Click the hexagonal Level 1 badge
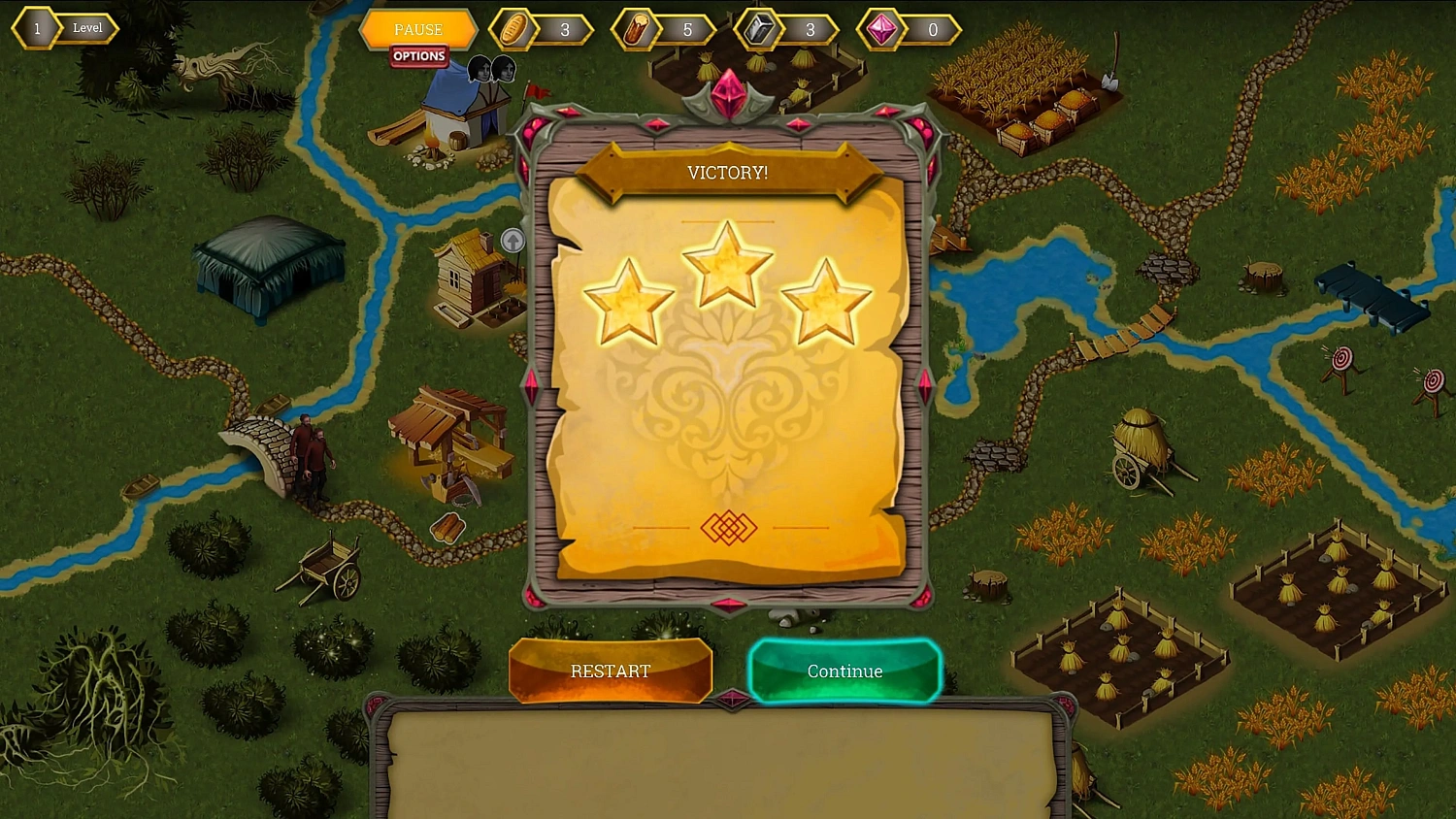1456x819 pixels. coord(35,28)
